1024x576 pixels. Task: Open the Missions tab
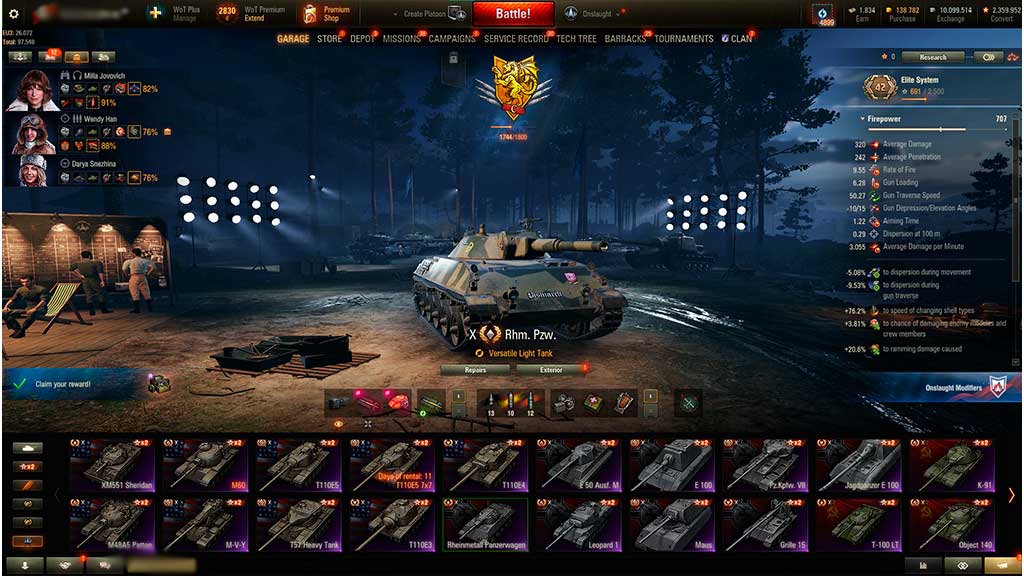coord(401,39)
